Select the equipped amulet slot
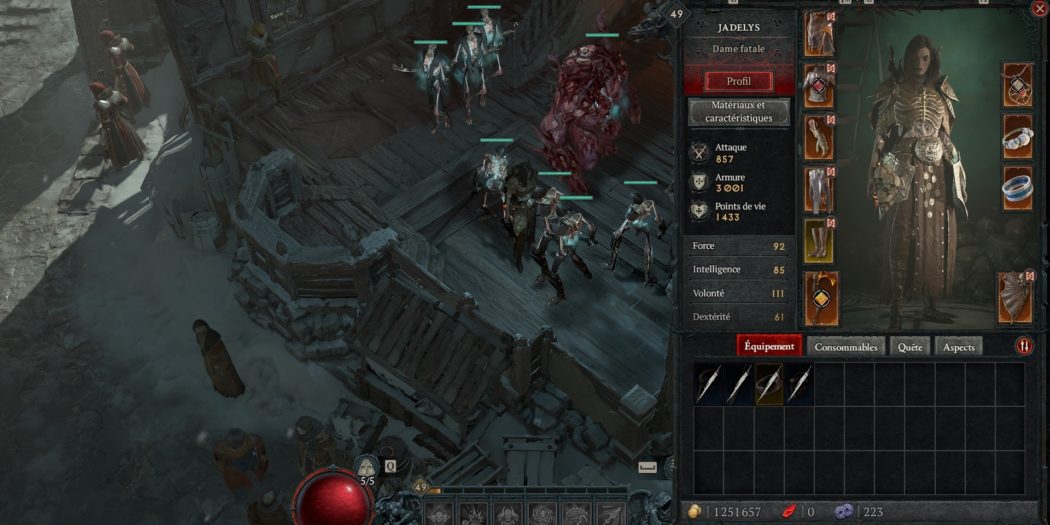Image resolution: width=1050 pixels, height=525 pixels. click(1017, 86)
